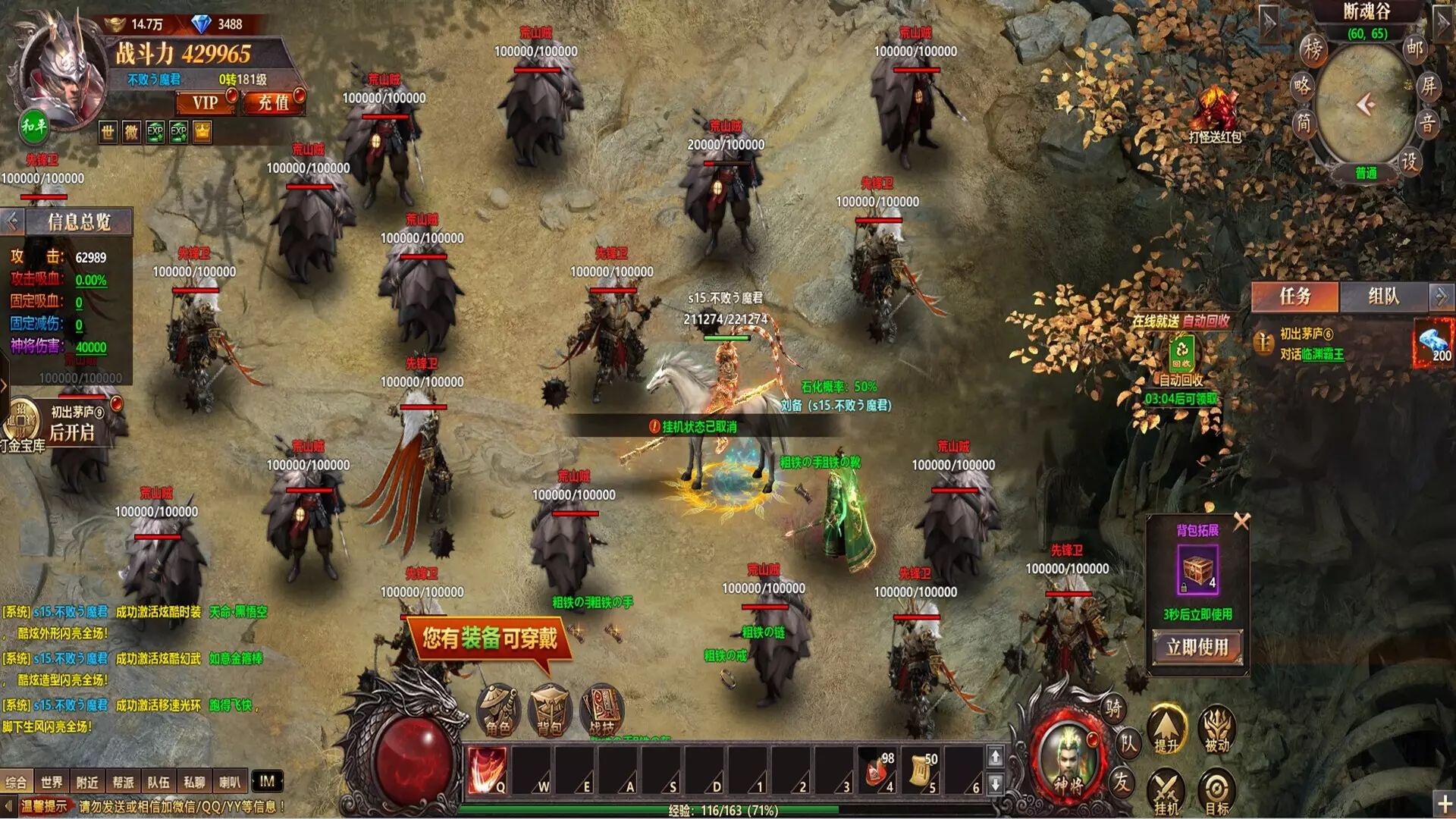Viewport: 1456px width, 819px height.
Task: Switch chat to the 世界 world channel
Action: point(52,782)
